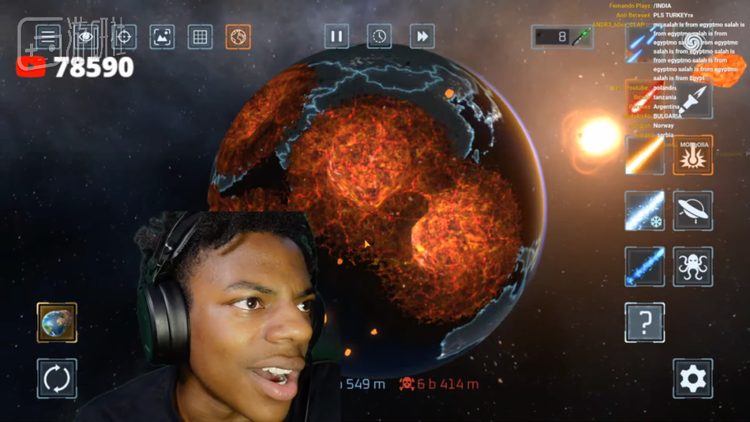Reset the planet with the circular arrows
750x422 pixels.
[x=57, y=379]
